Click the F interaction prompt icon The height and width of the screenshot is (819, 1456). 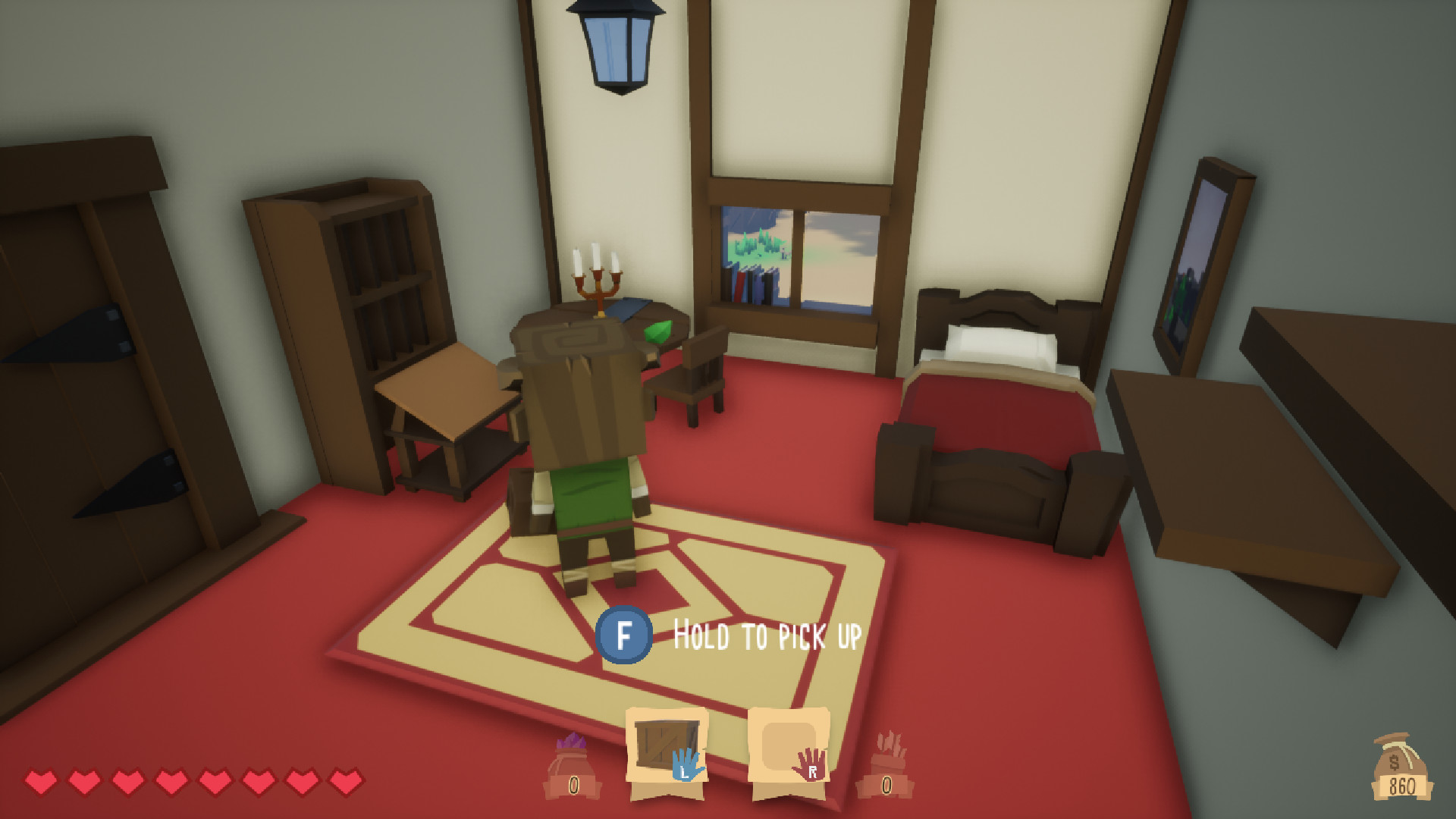click(623, 635)
